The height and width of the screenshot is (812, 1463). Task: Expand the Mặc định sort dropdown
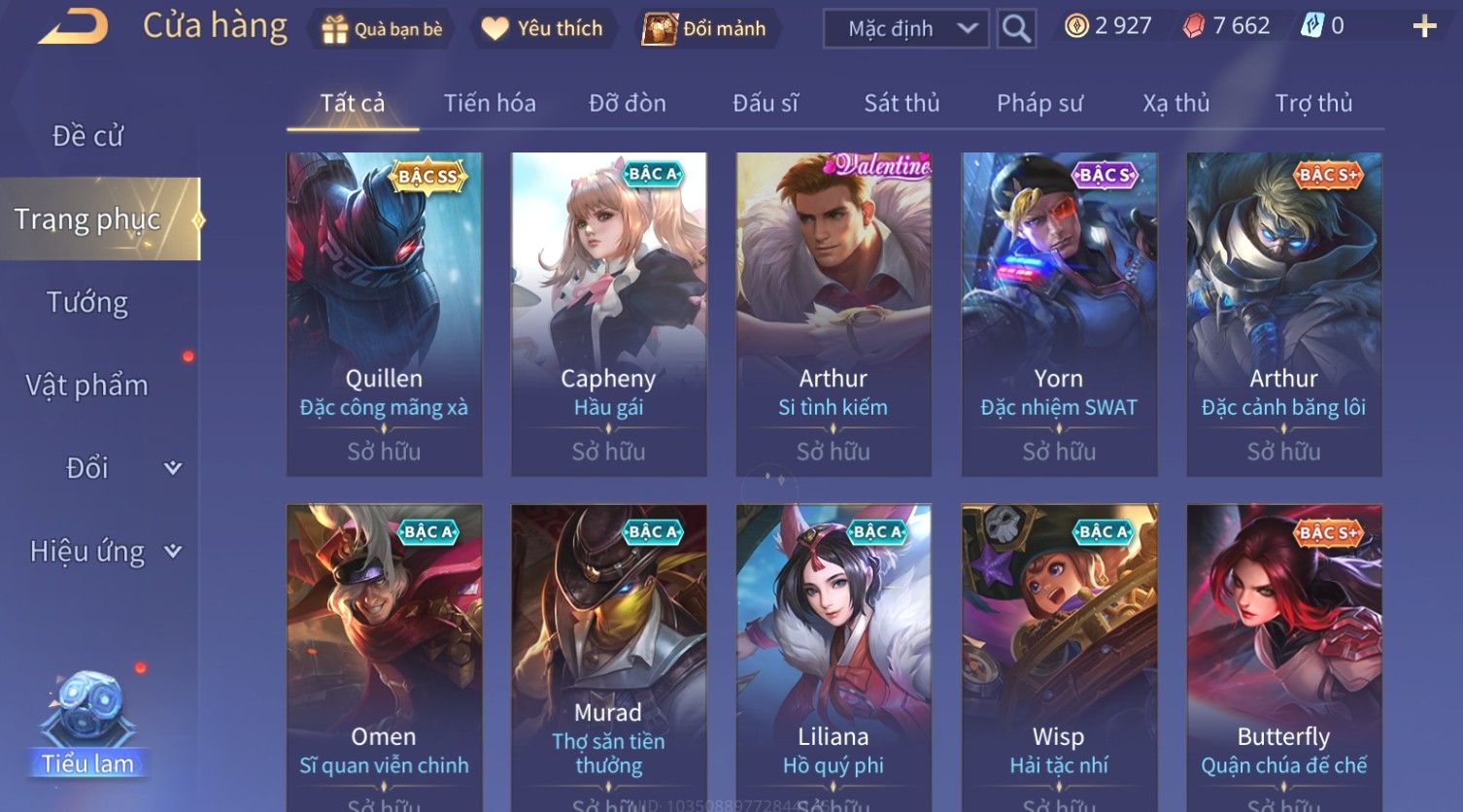point(905,29)
